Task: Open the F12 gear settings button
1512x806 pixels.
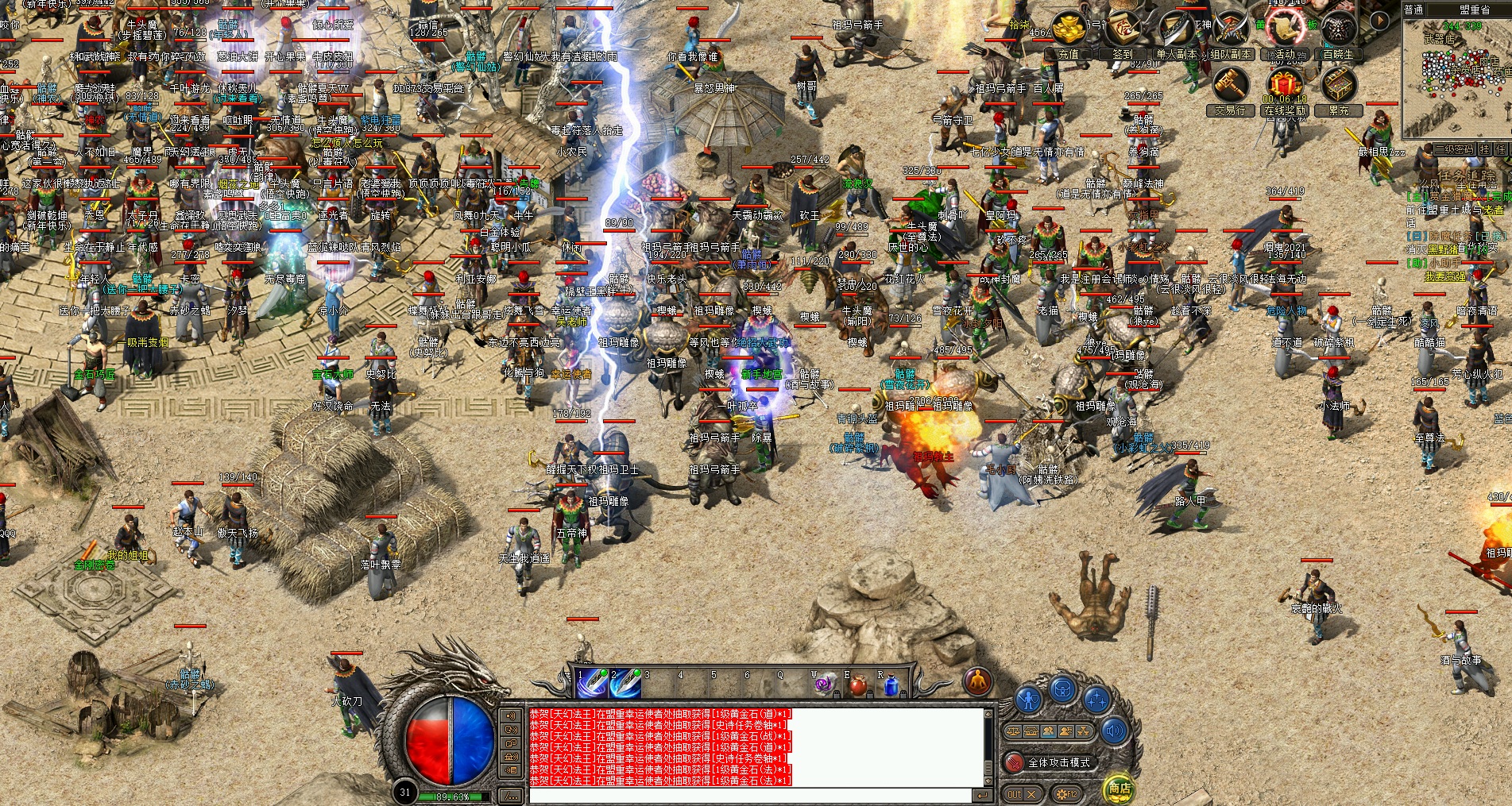Action: tap(1065, 793)
